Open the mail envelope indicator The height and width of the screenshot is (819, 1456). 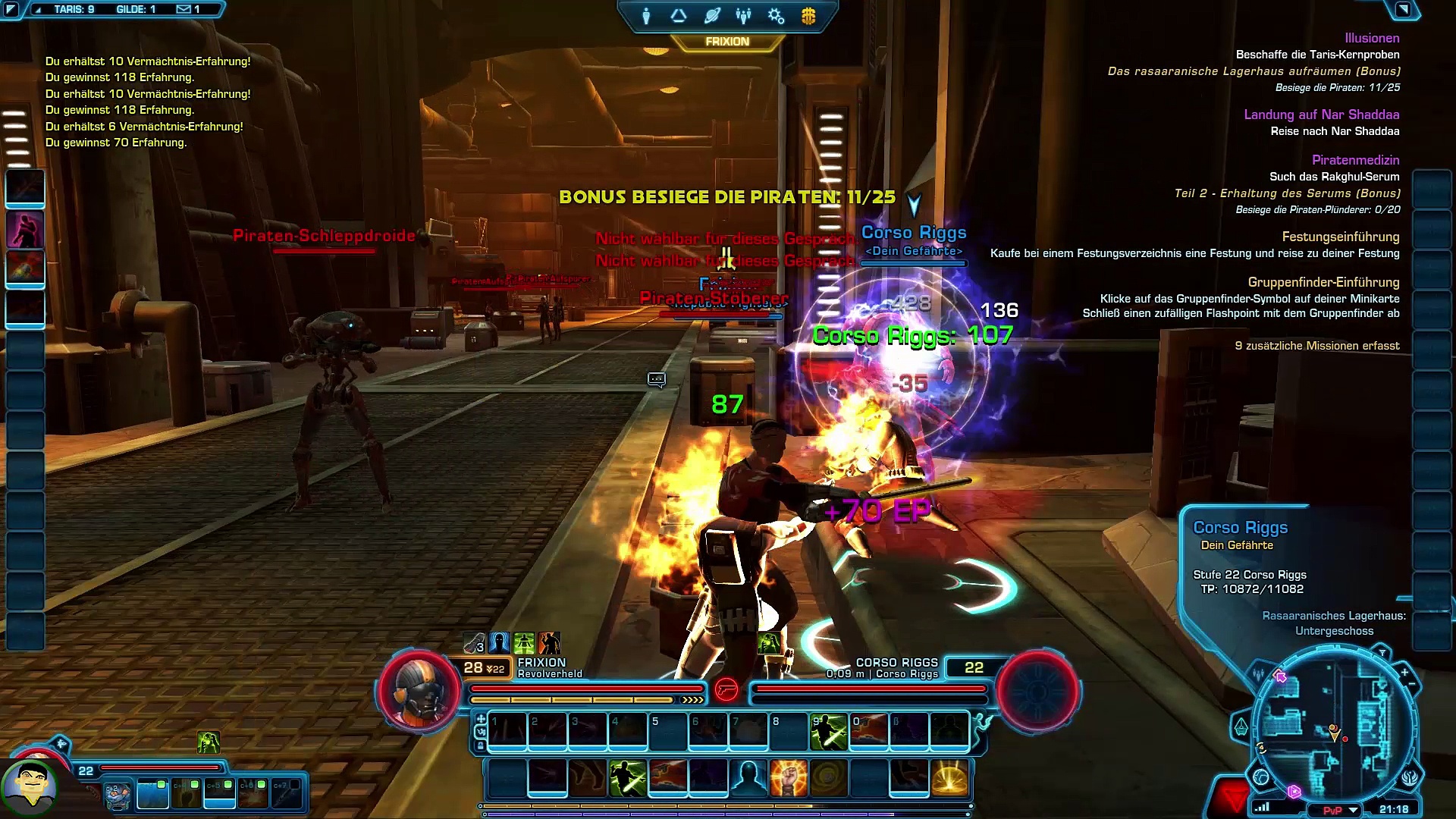(x=184, y=9)
